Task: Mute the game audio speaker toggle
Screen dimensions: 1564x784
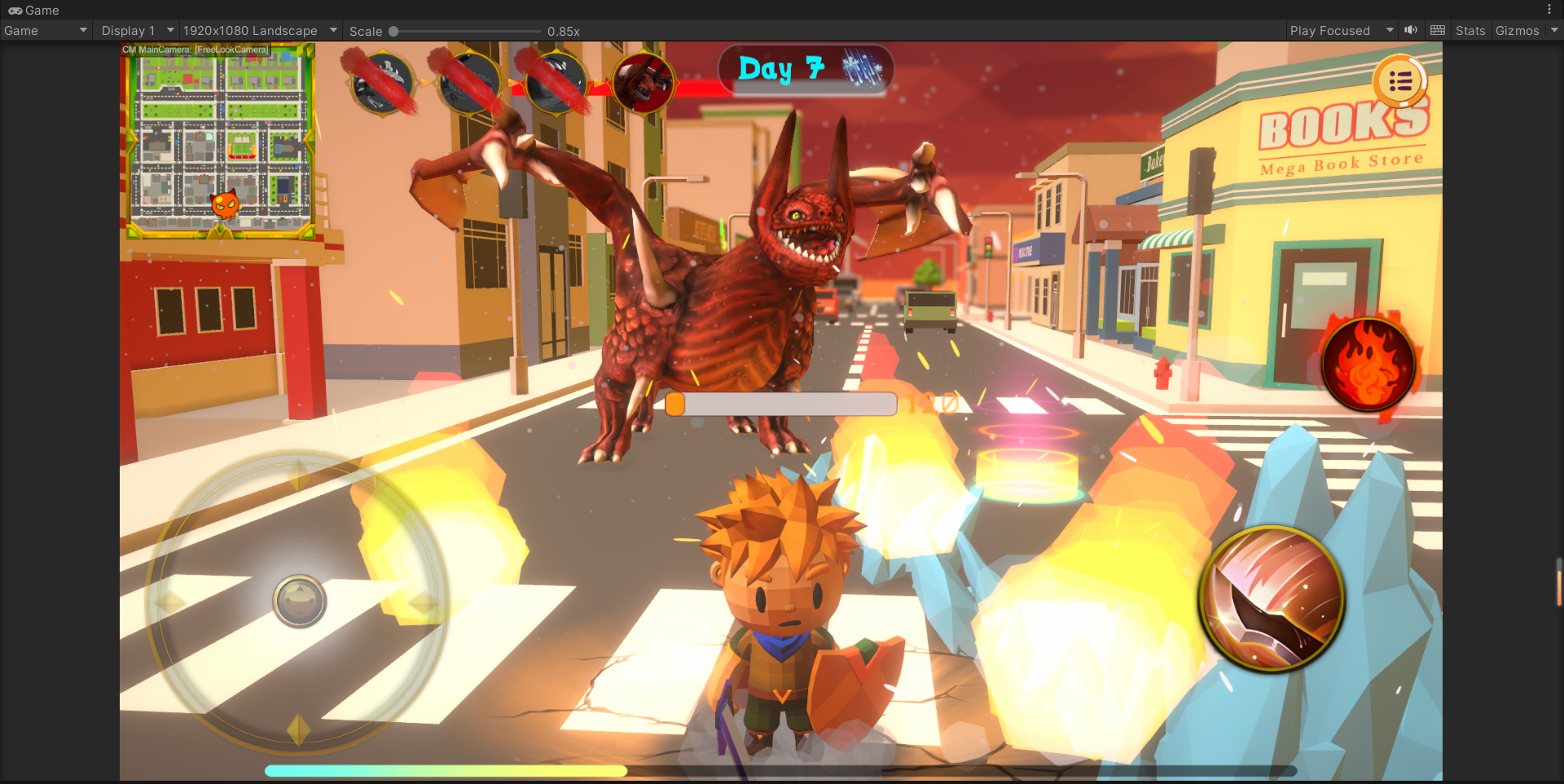Action: [x=1411, y=31]
